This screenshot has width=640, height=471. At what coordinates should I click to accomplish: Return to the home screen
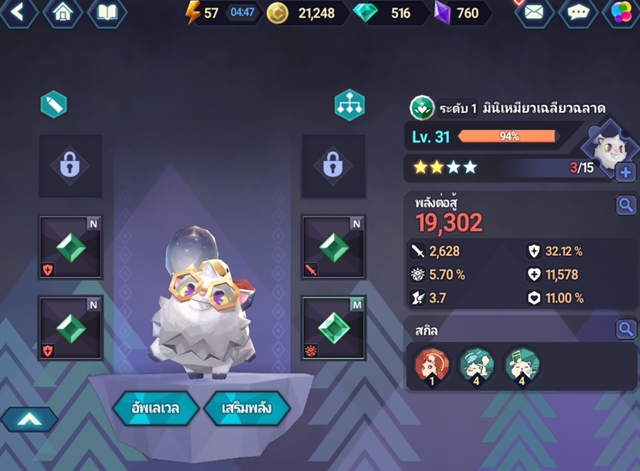64,13
